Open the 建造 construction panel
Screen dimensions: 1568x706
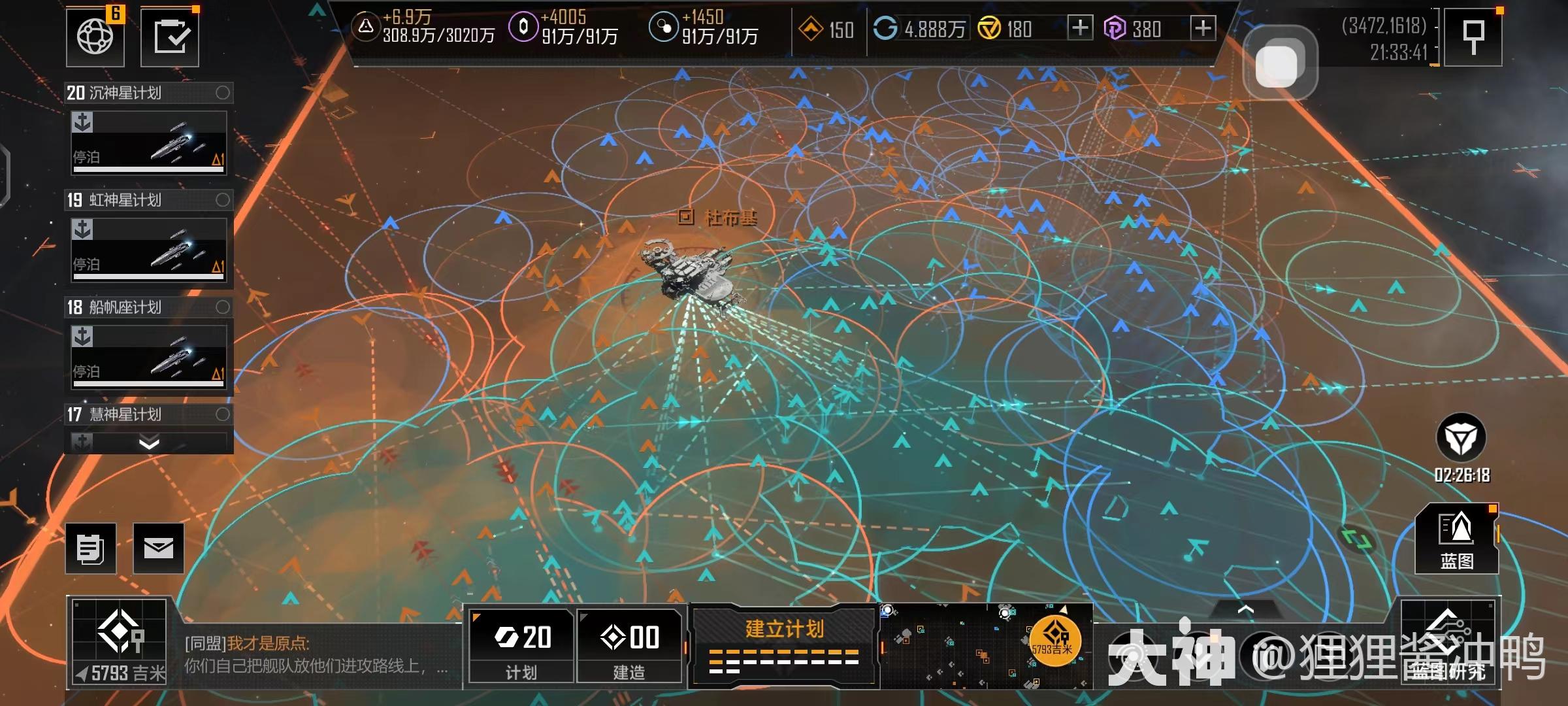(629, 645)
